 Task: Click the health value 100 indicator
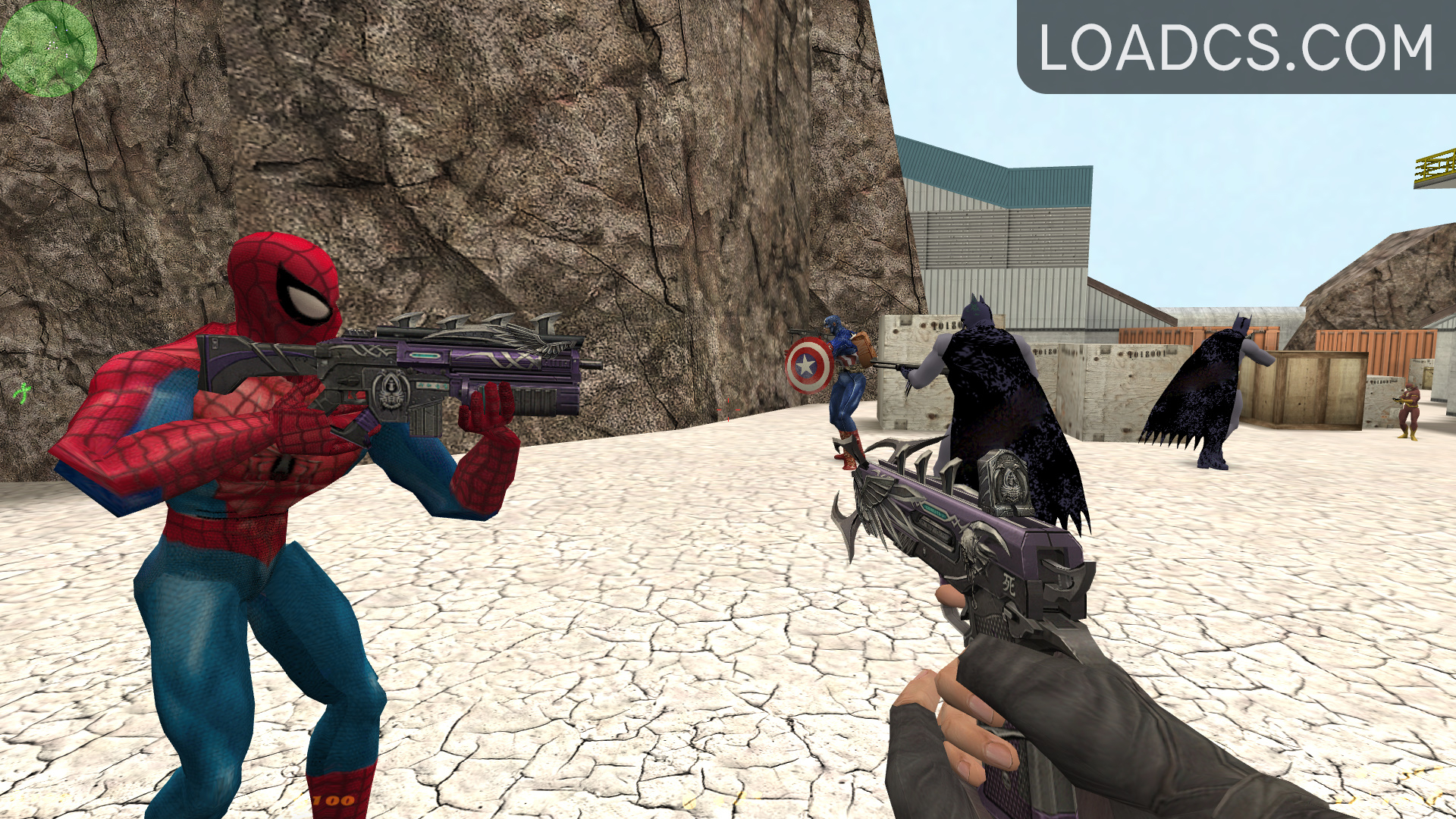[x=335, y=800]
